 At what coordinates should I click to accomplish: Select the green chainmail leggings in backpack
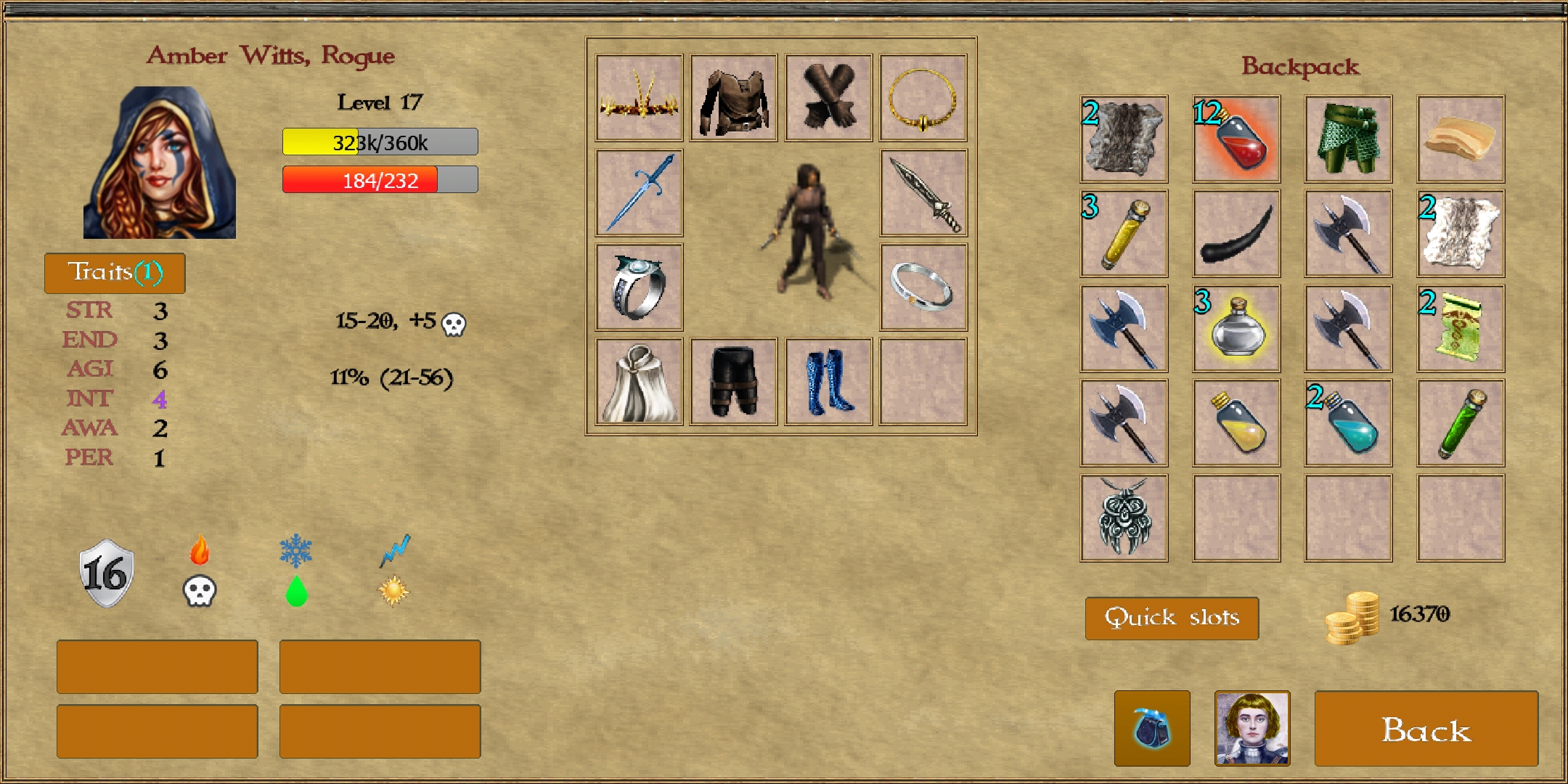[1348, 139]
